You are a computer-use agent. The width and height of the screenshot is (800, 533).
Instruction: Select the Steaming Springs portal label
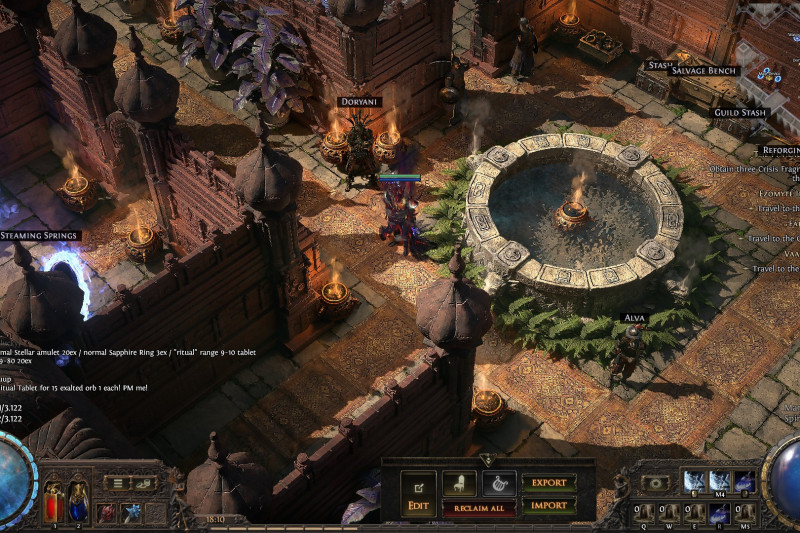pos(40,235)
